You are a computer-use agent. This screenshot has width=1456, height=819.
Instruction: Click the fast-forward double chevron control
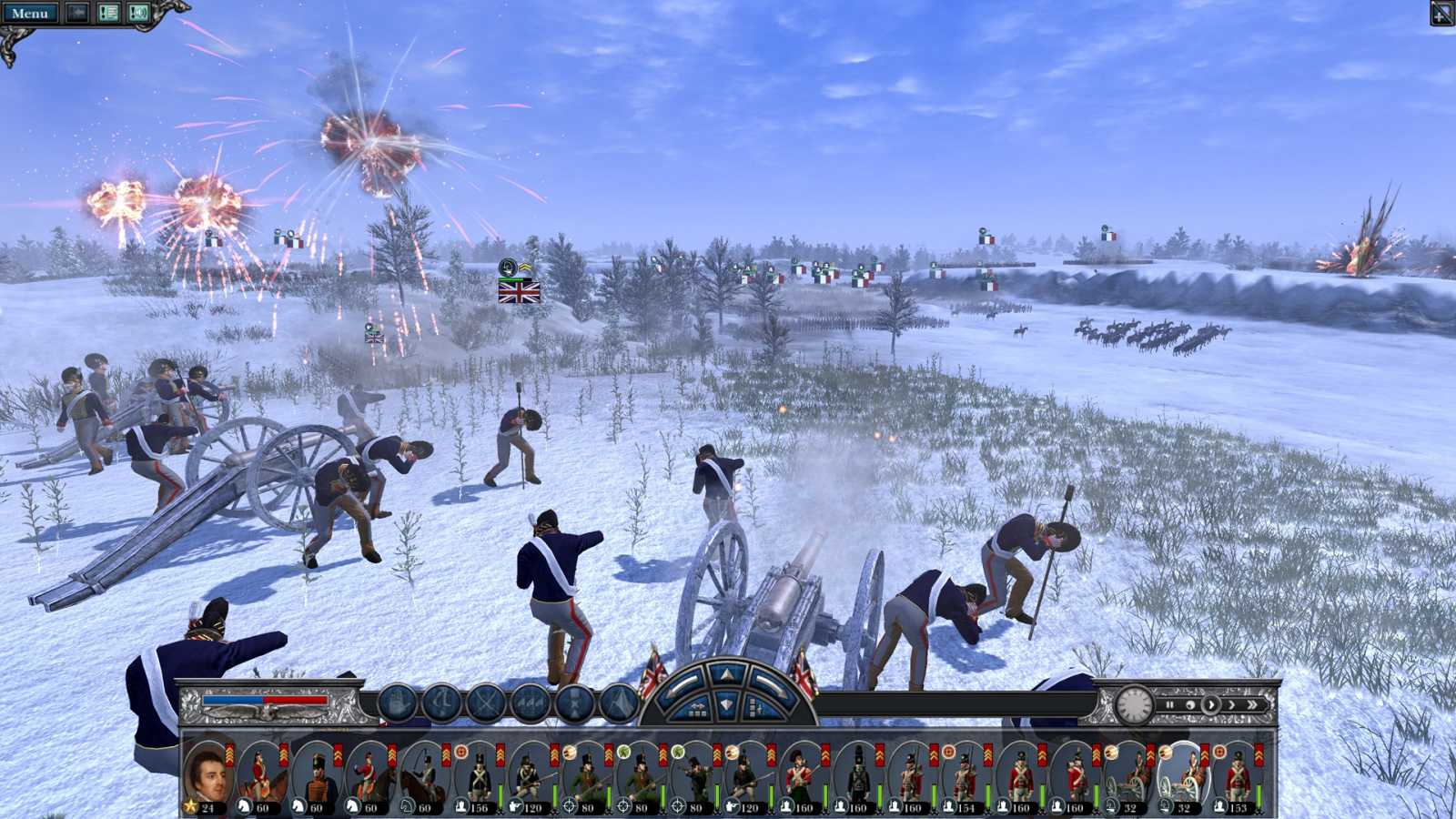[1253, 705]
